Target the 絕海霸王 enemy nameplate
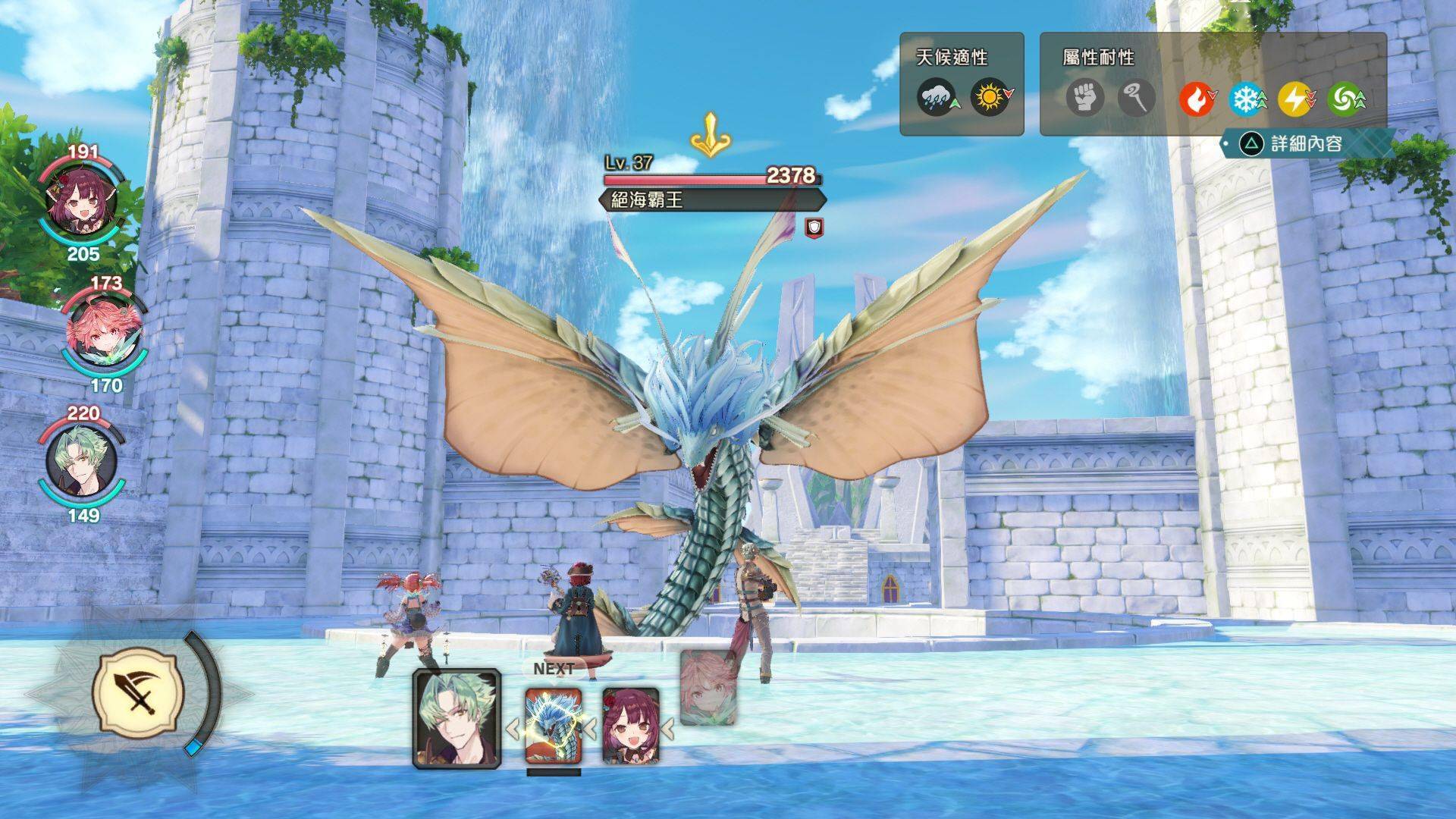 click(711, 200)
